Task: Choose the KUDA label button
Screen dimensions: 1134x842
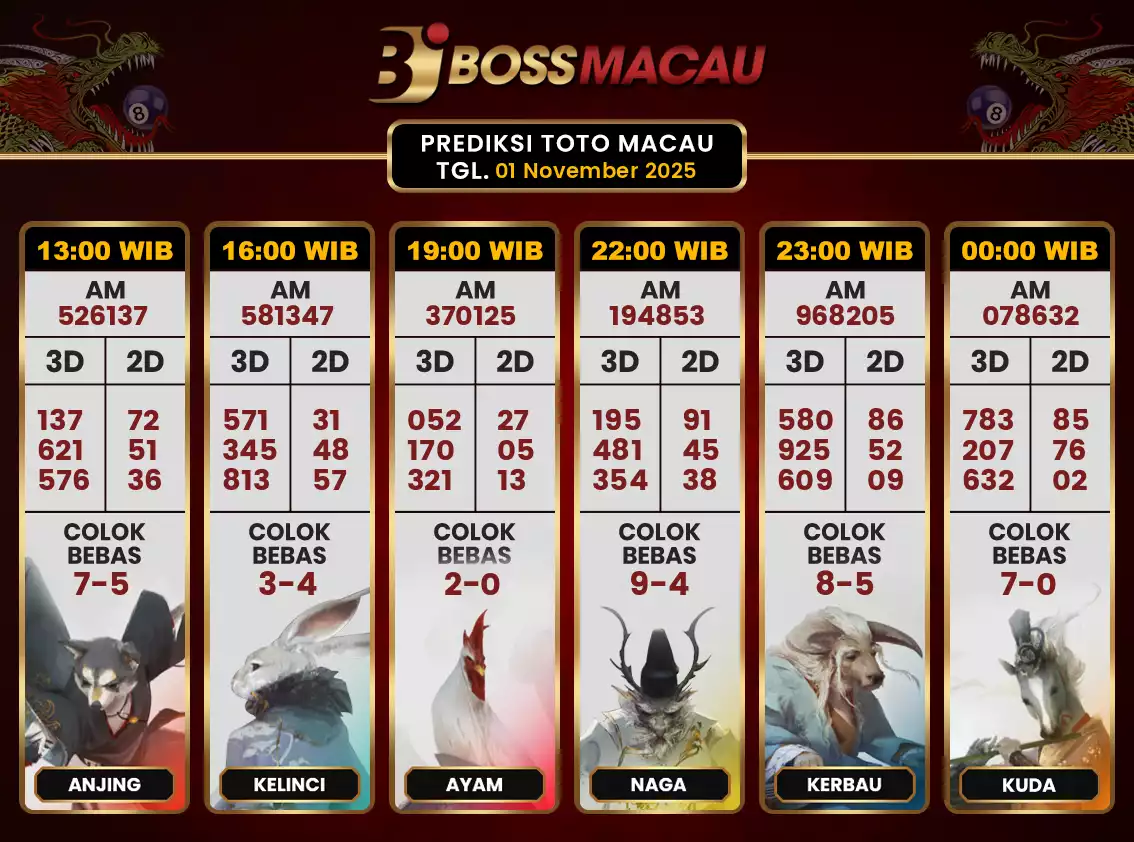Action: click(x=1029, y=785)
